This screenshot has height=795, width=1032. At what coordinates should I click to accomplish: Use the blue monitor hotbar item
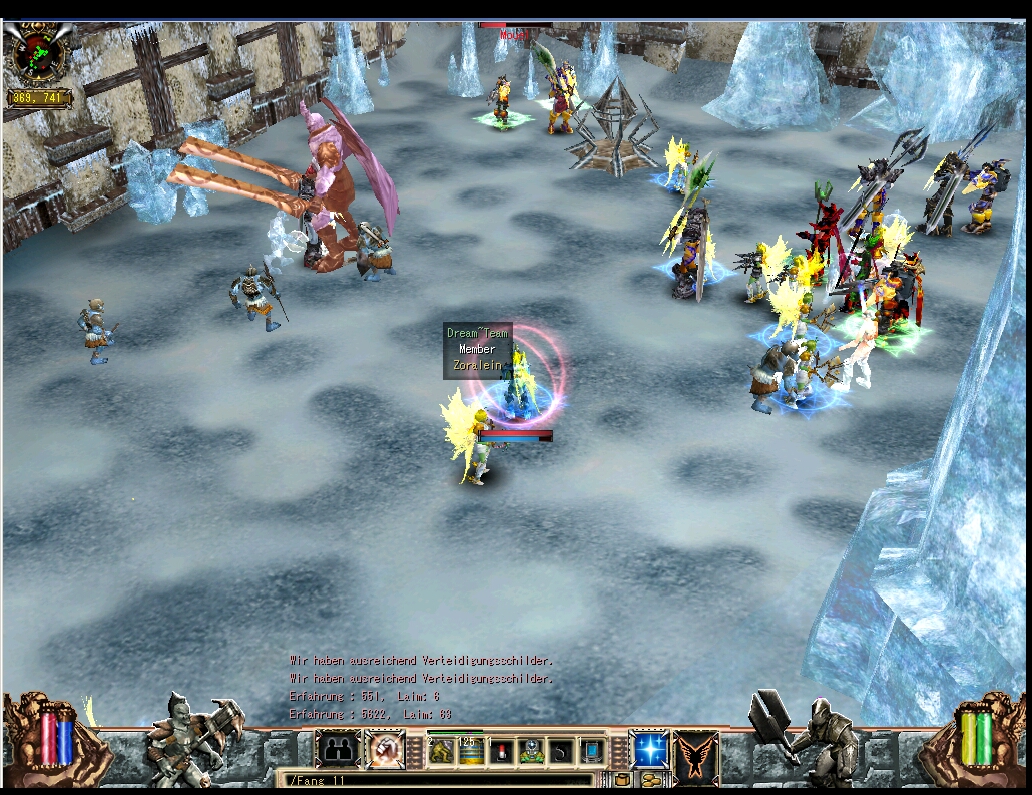click(x=592, y=751)
